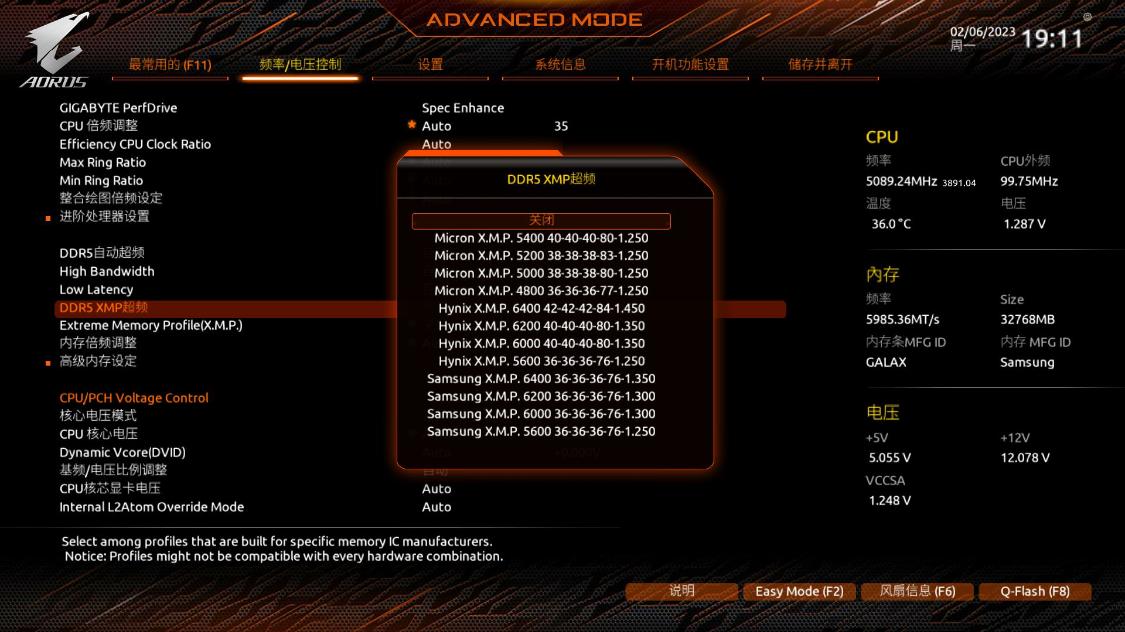1125x632 pixels.
Task: Choose Micron X.M.P. 5400 profile
Action: pos(541,238)
